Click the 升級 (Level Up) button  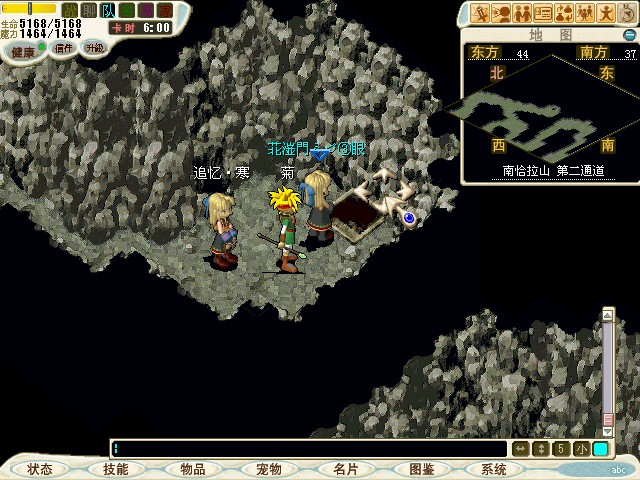click(x=94, y=48)
